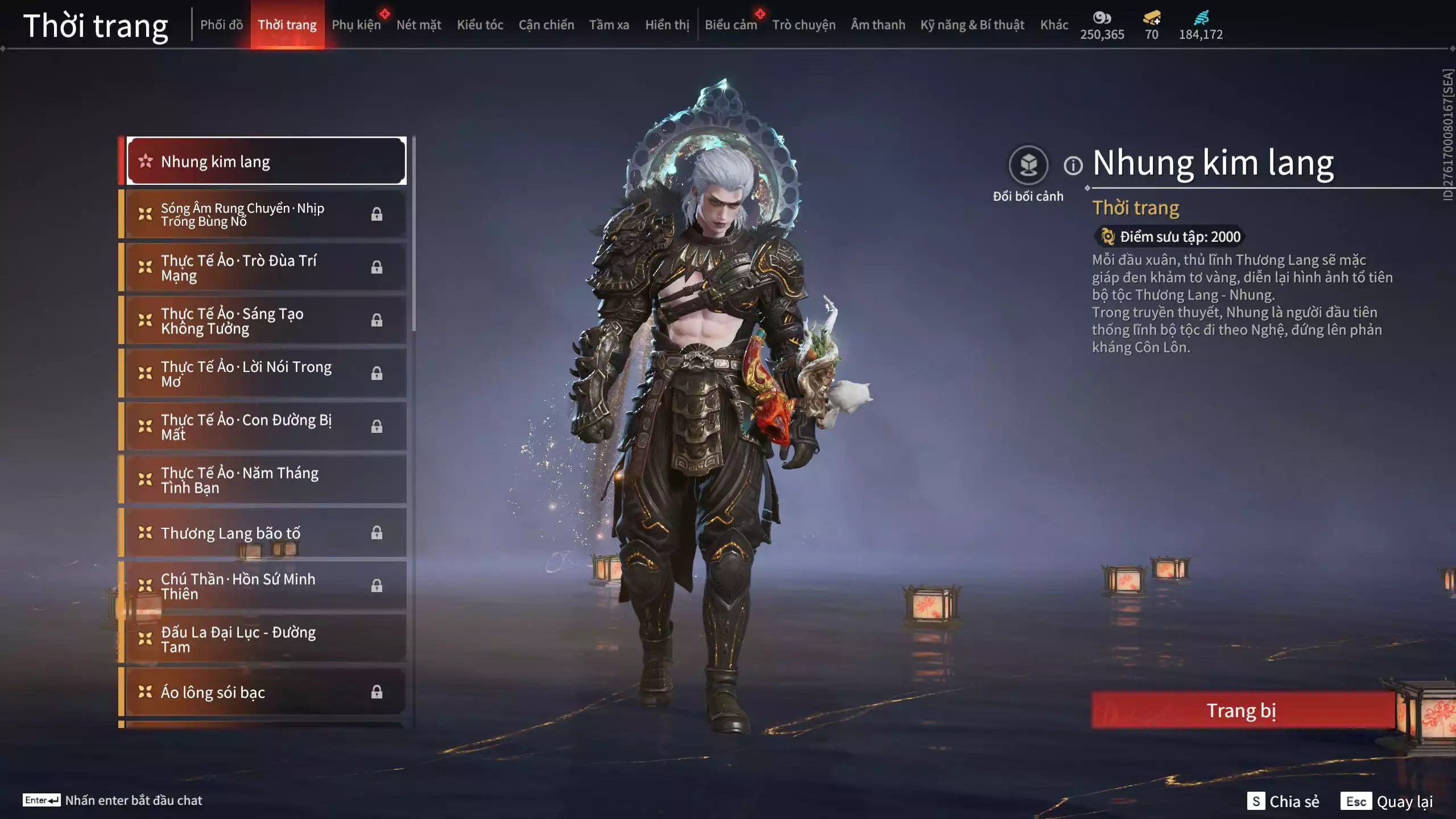Click the Đổi bối cảnh background button
The height and width of the screenshot is (819, 1456).
coord(1028,166)
